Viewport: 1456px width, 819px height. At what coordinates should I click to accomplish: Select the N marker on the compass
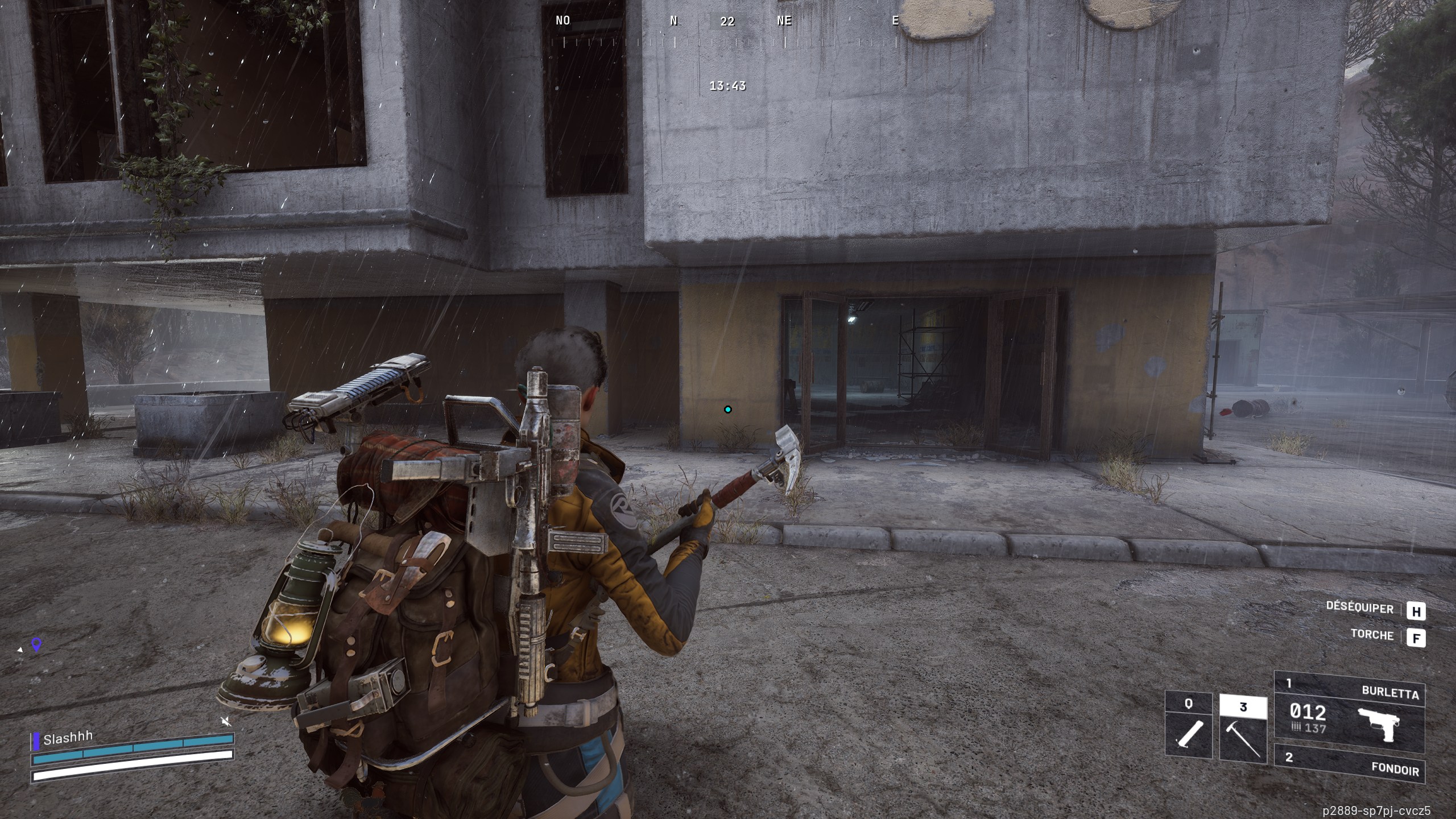pos(675,22)
